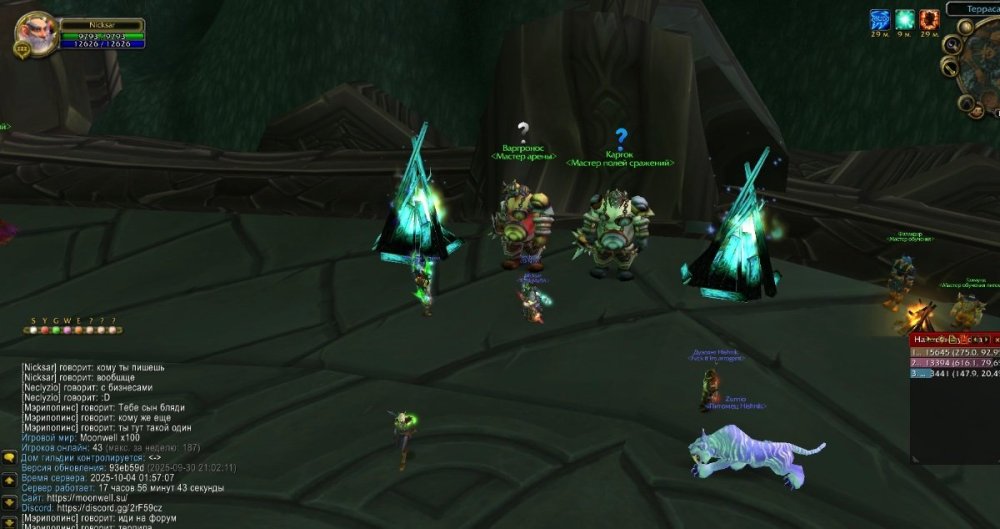
Task: Select the blue fish buff icon
Action: point(879,19)
